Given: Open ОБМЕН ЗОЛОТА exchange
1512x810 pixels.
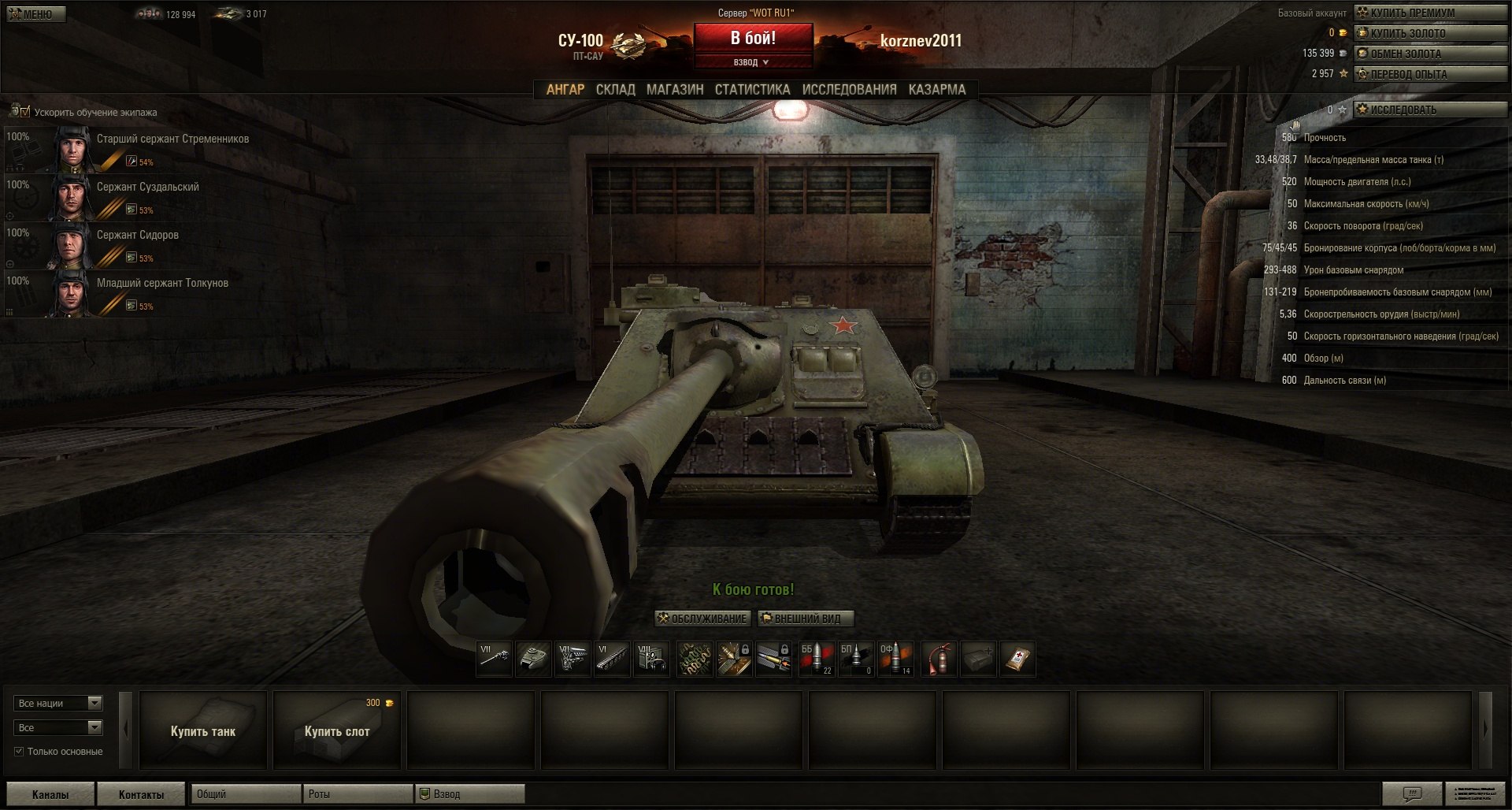Looking at the screenshot, I should tap(1429, 54).
